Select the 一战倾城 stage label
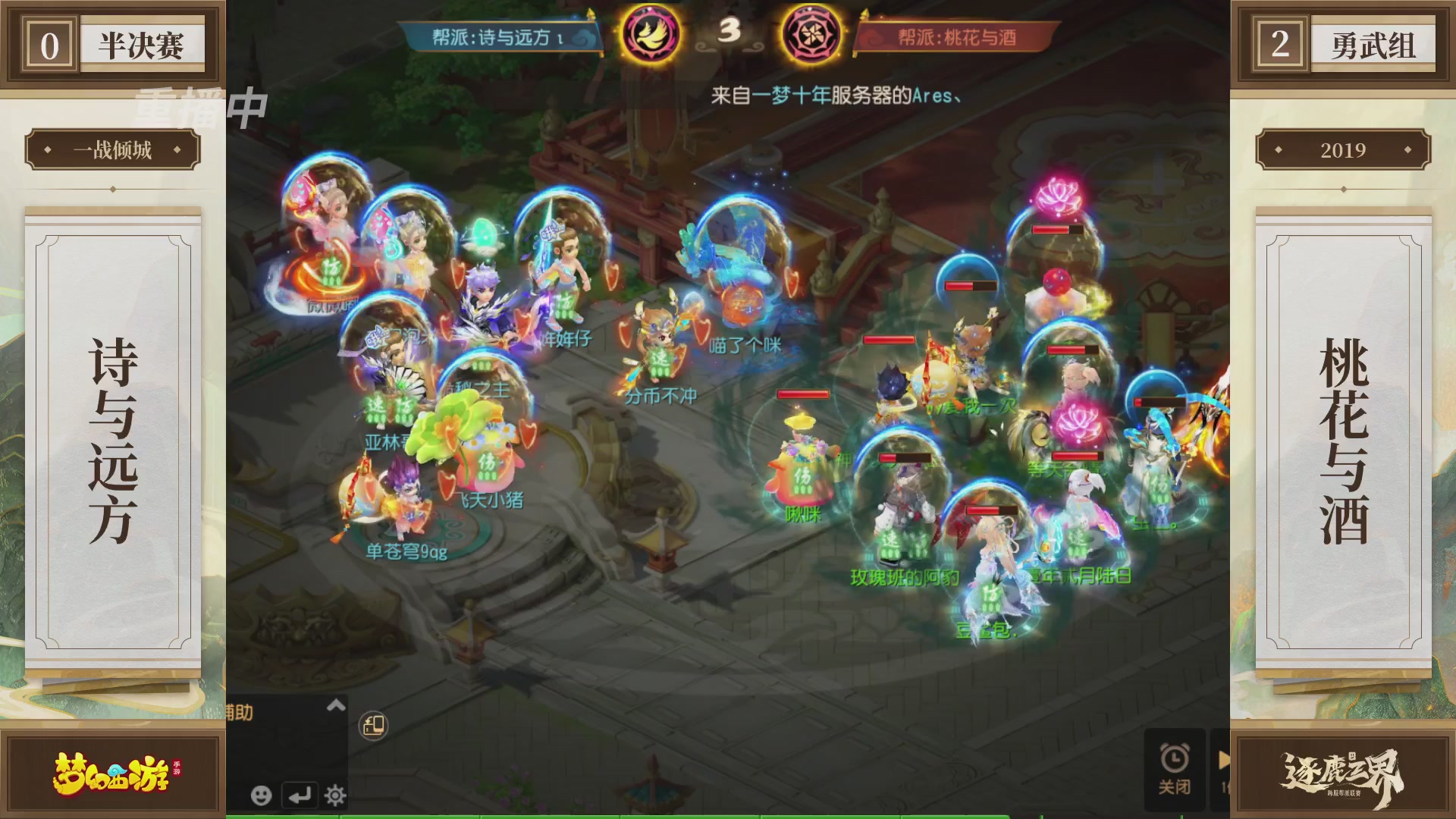Viewport: 1456px width, 819px height. click(111, 150)
